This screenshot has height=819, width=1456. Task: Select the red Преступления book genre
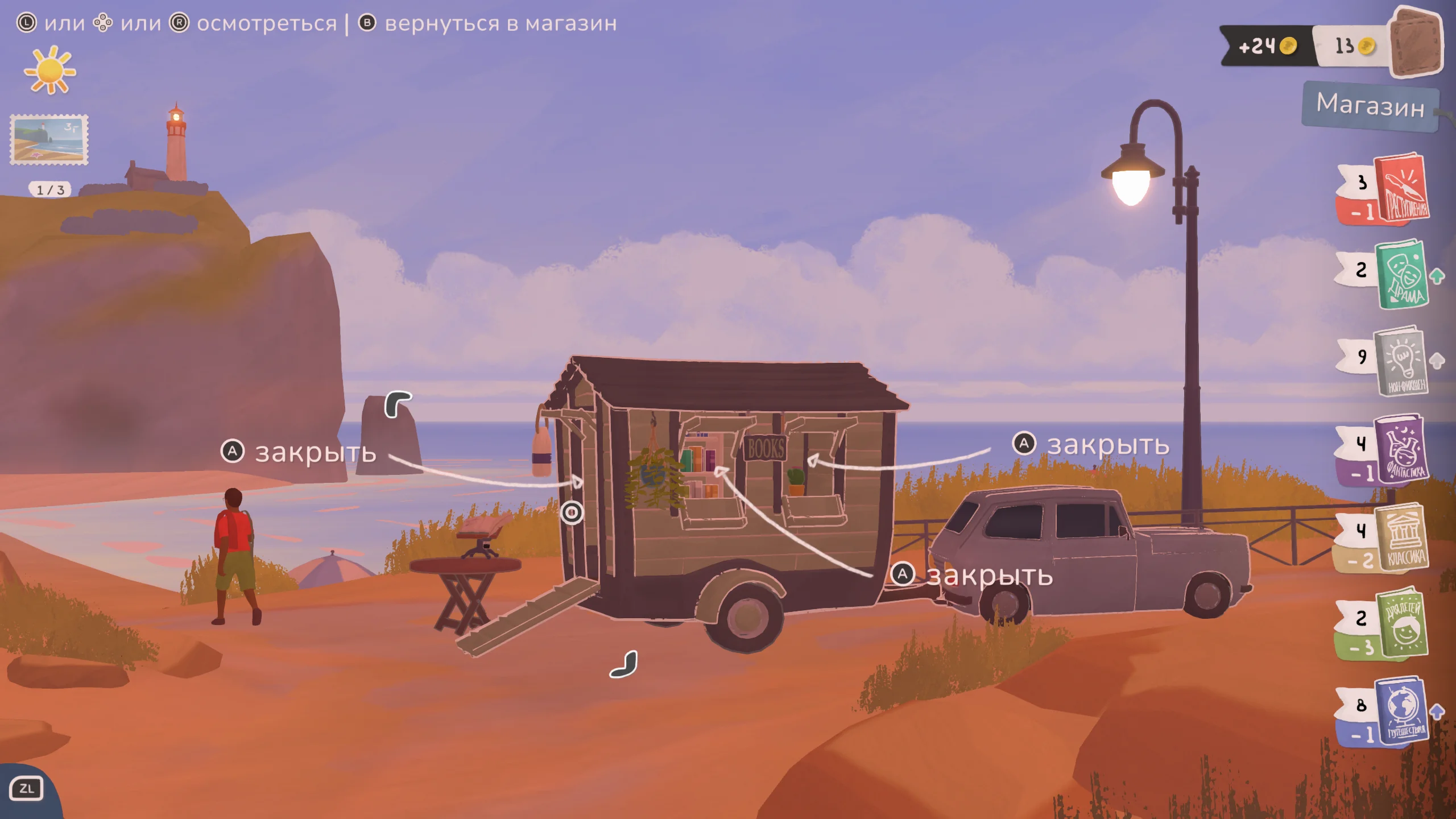pos(1402,191)
